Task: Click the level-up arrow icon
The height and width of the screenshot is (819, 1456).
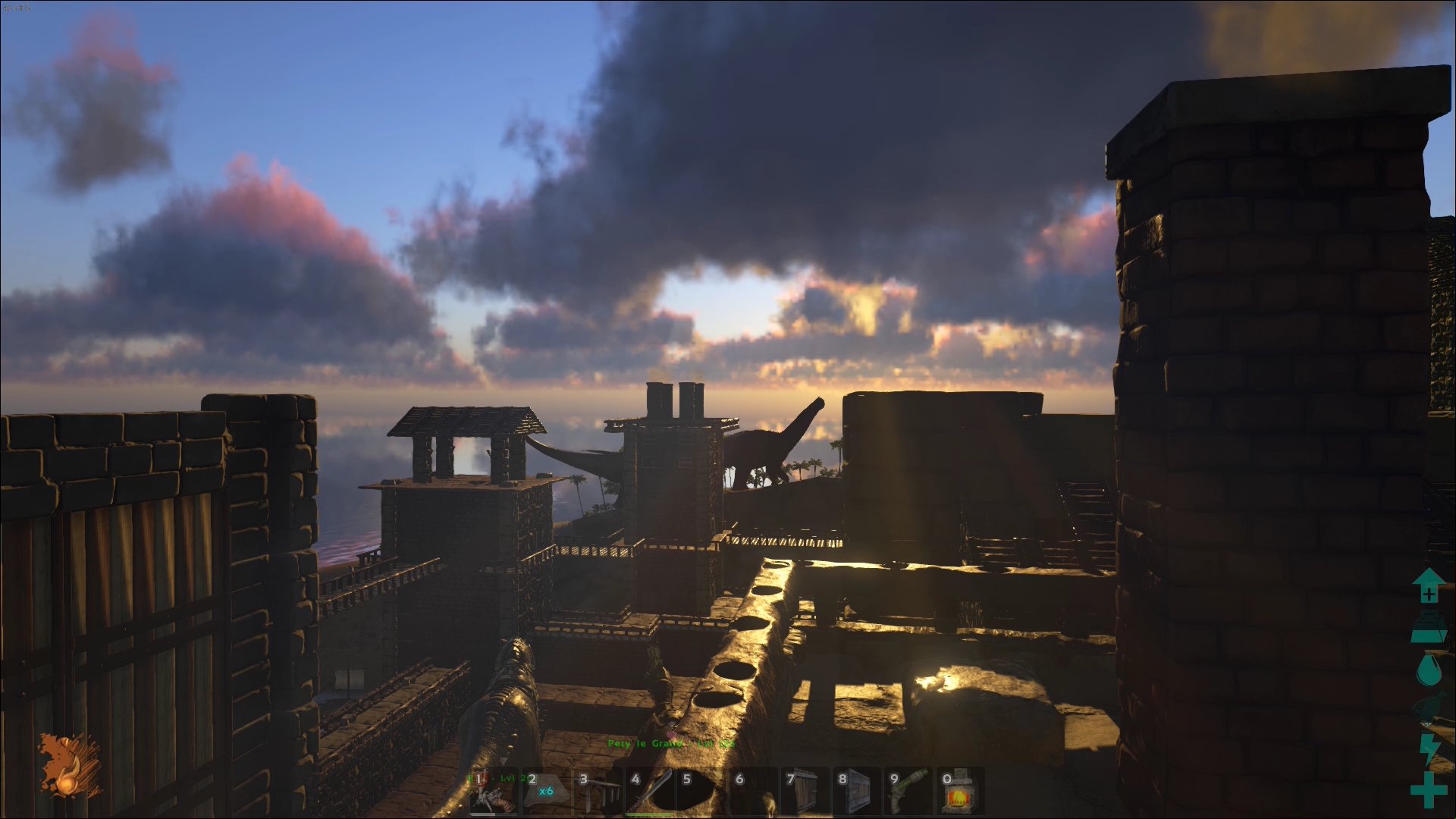Action: point(1429,586)
